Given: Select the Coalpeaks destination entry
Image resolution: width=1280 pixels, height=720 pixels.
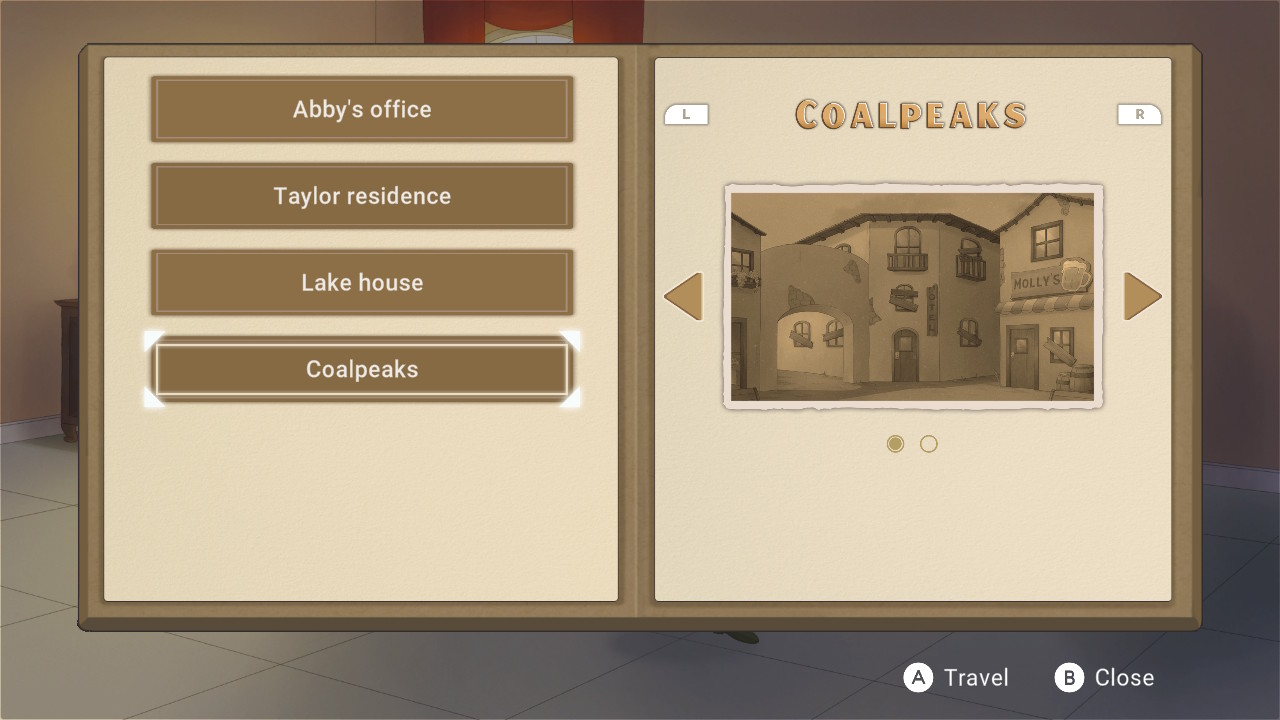Looking at the screenshot, I should (x=362, y=369).
